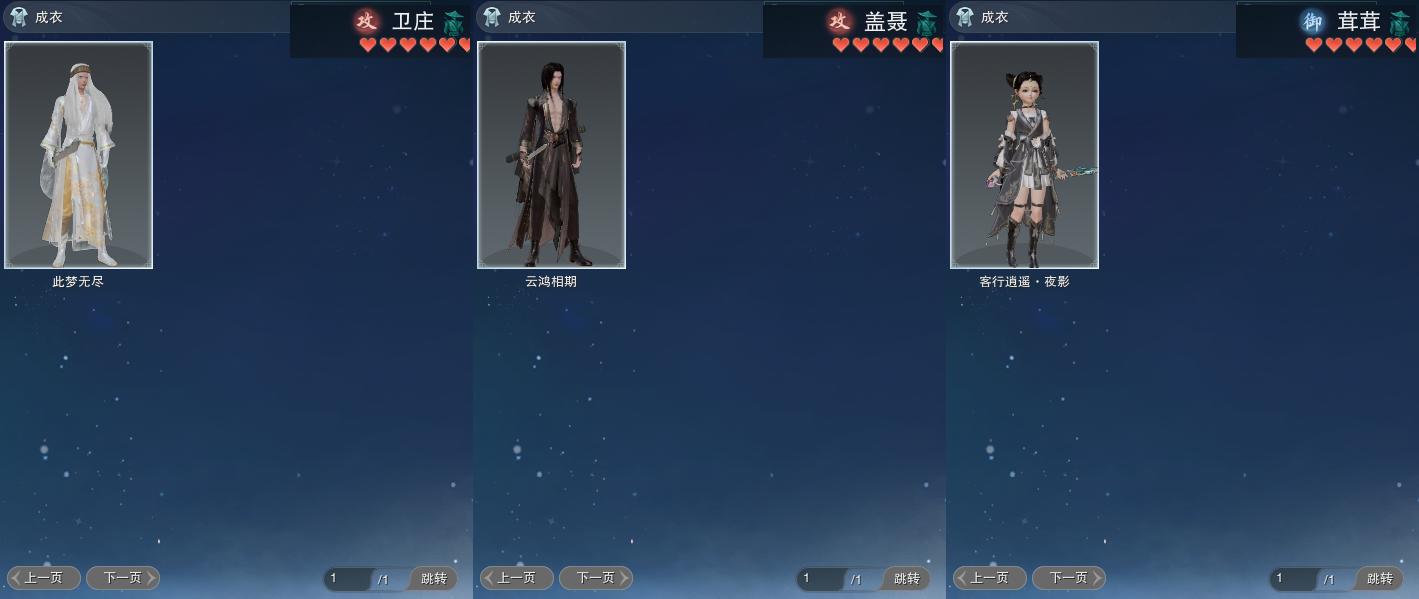1419x599 pixels.
Task: Click 下一页 under the 茸茸 outfit list
Action: click(1069, 578)
